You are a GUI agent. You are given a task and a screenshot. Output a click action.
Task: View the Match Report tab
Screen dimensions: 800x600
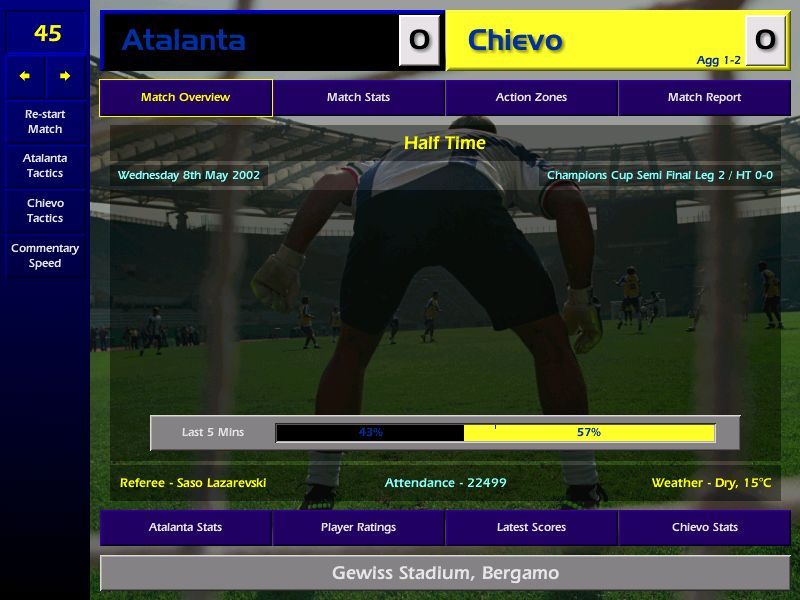704,98
